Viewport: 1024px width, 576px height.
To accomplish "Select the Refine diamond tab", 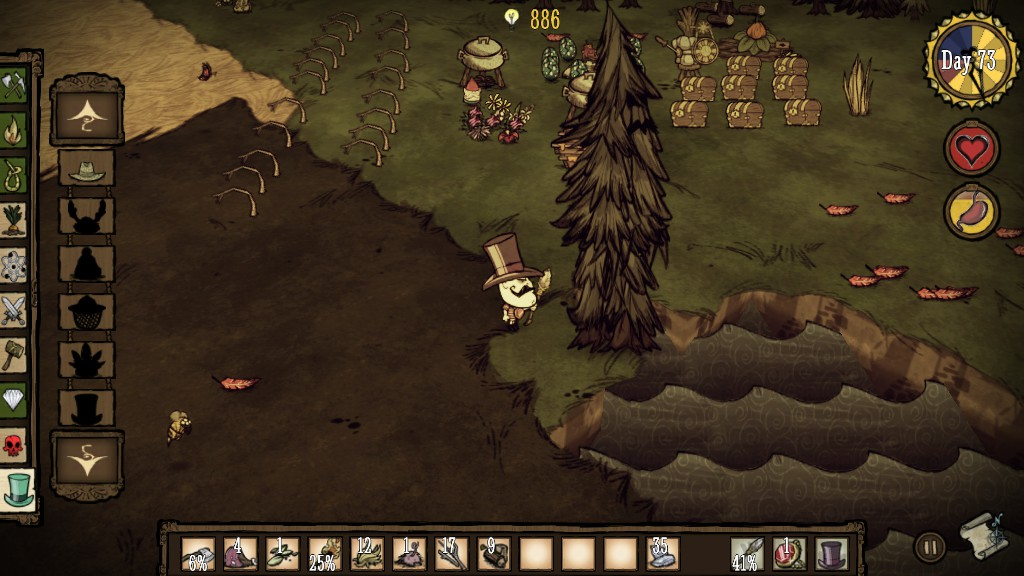I will pos(14,399).
